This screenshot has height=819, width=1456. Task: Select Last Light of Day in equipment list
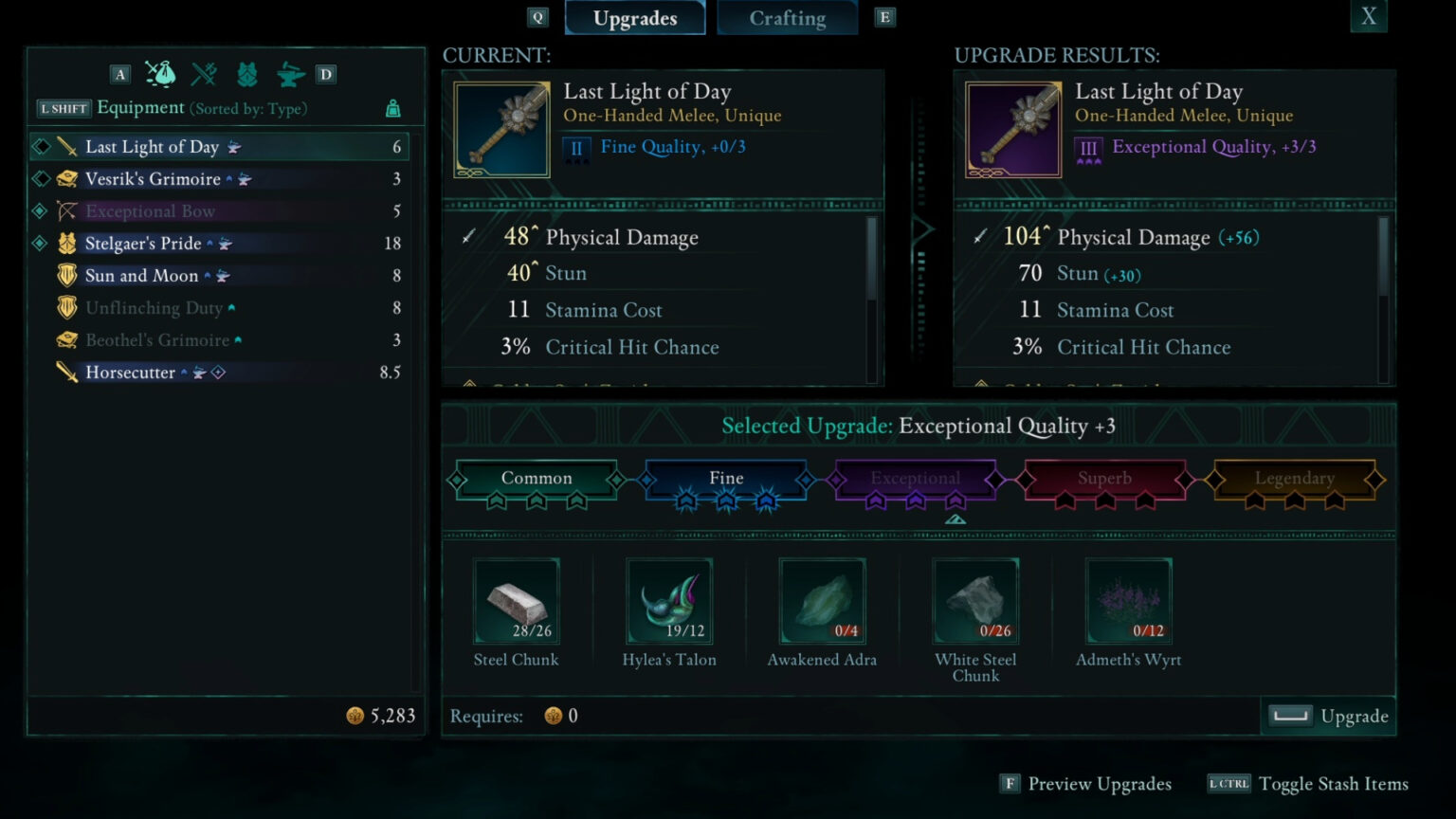[x=152, y=147]
